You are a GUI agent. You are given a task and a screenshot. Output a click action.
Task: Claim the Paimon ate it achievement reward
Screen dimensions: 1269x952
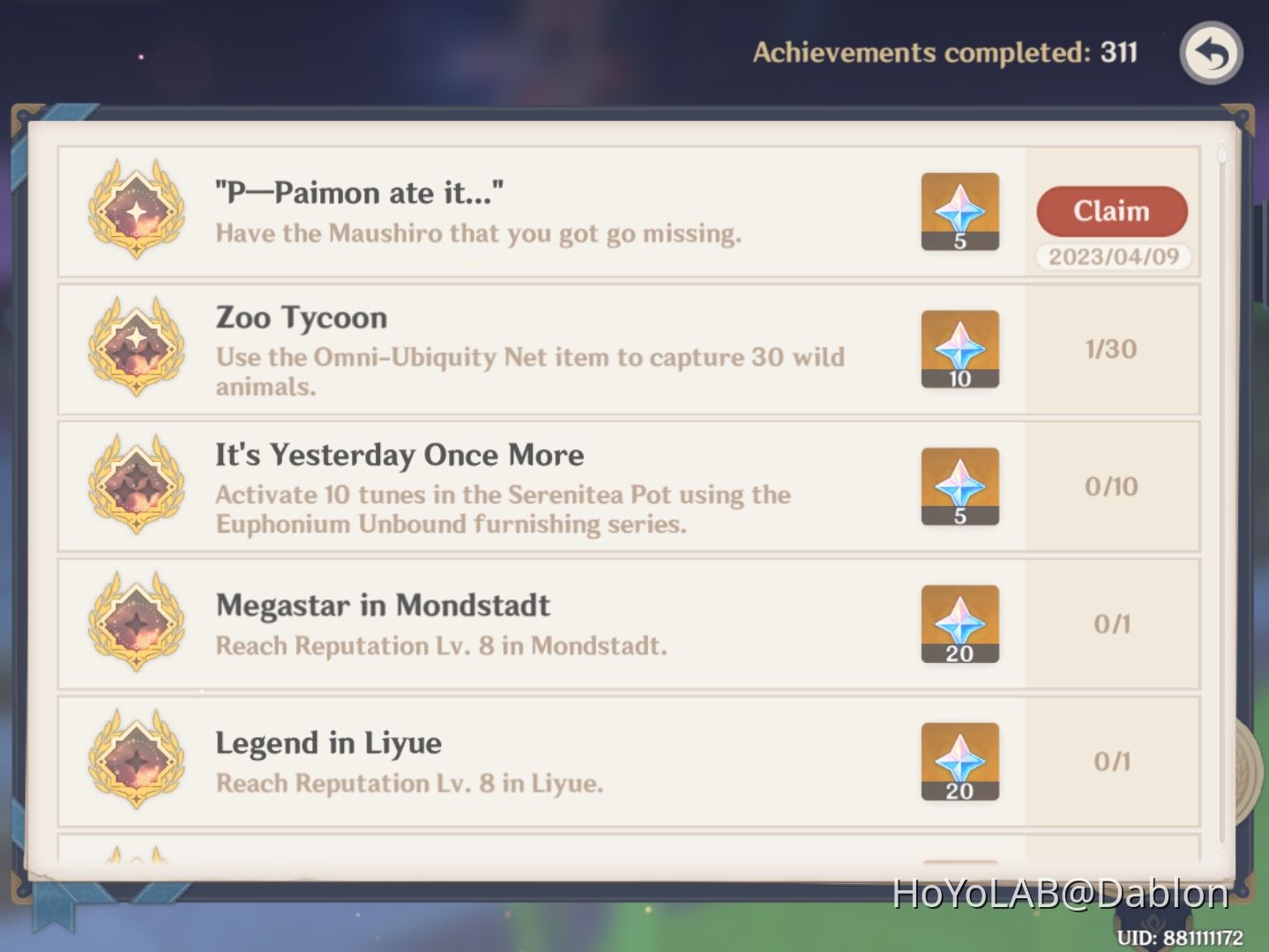1111,211
